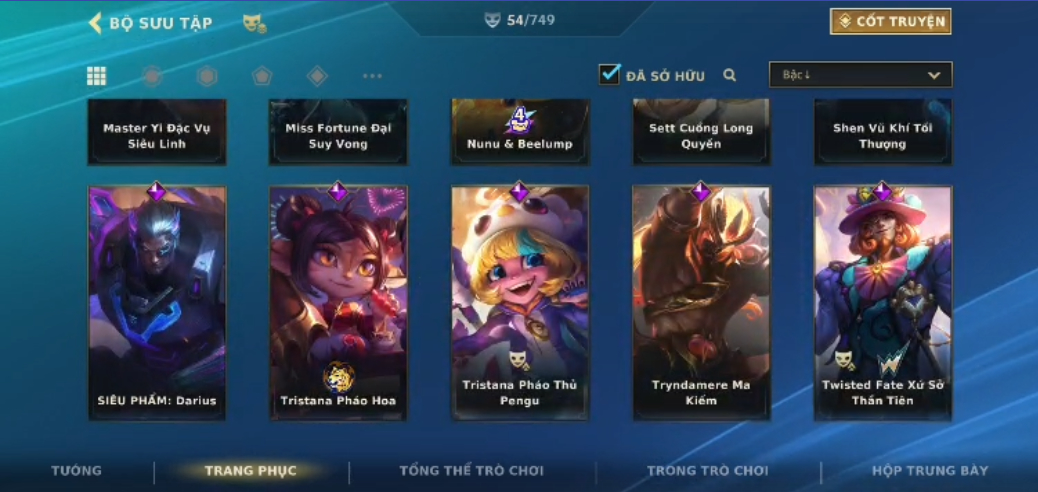This screenshot has height=492, width=1038.
Task: Open the Cốt Truyện button
Action: (890, 21)
